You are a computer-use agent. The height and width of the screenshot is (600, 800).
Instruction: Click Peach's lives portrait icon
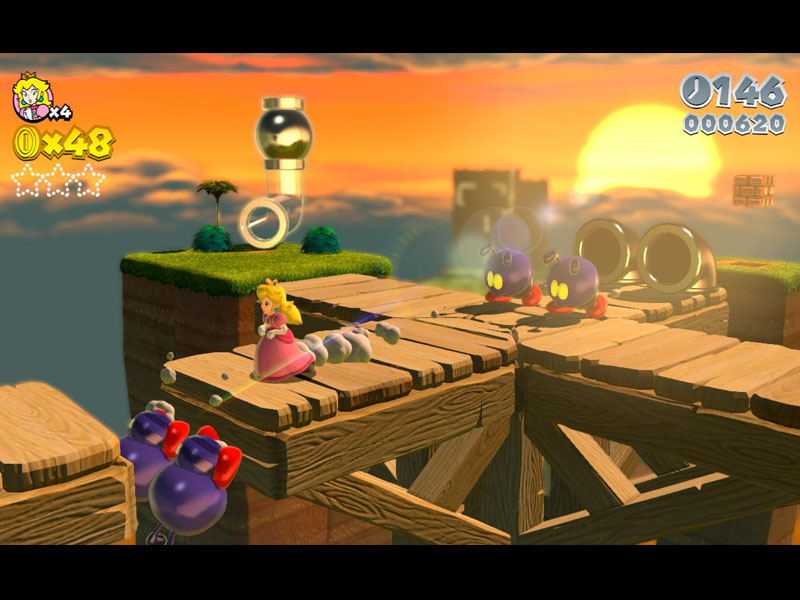(x=31, y=96)
